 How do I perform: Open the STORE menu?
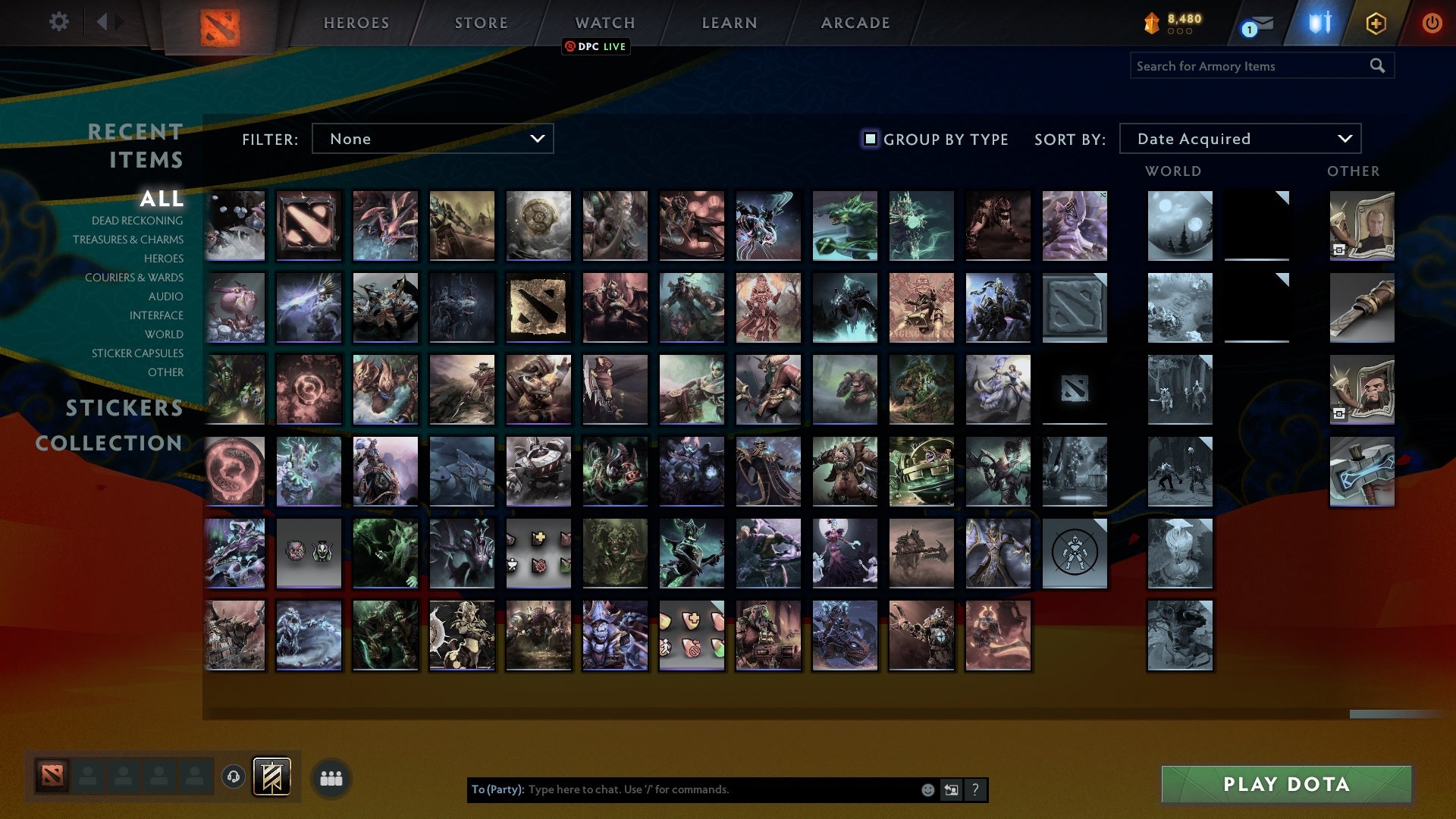(x=481, y=23)
